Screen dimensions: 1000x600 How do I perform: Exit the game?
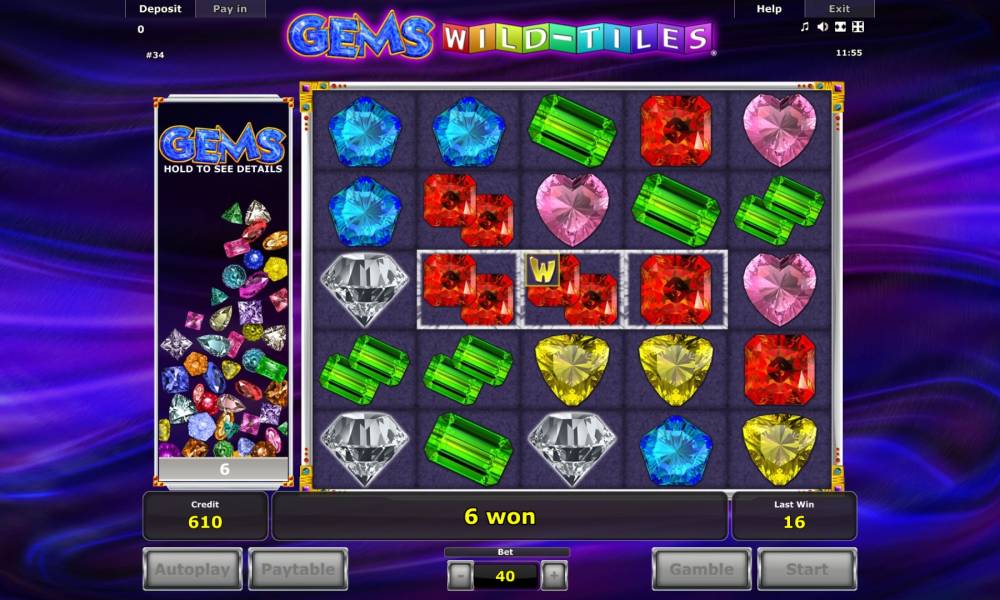pos(839,9)
